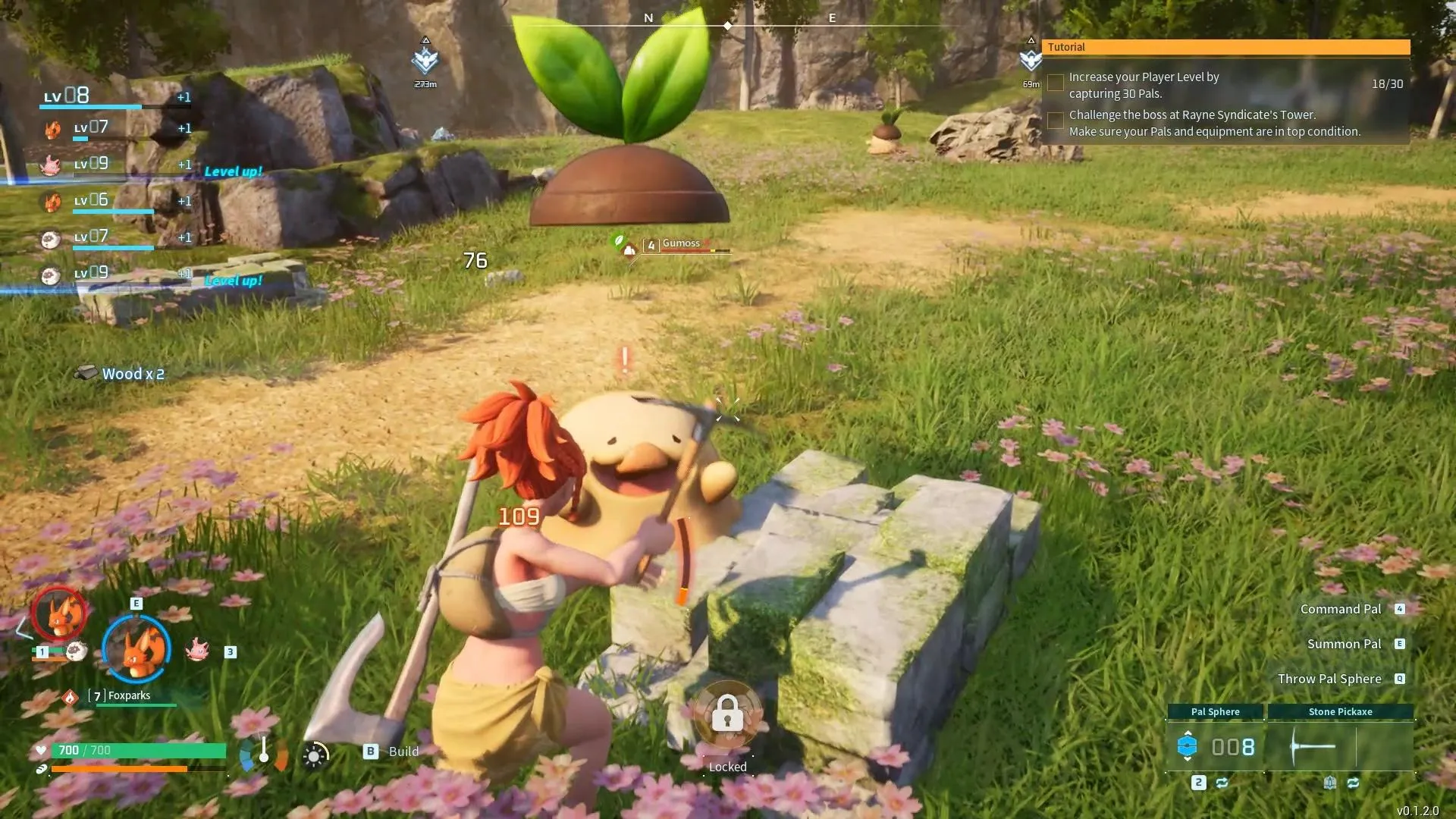The image size is (1456, 819).
Task: Select the Lv 06 Foxparks party row
Action: pyautogui.click(x=114, y=201)
